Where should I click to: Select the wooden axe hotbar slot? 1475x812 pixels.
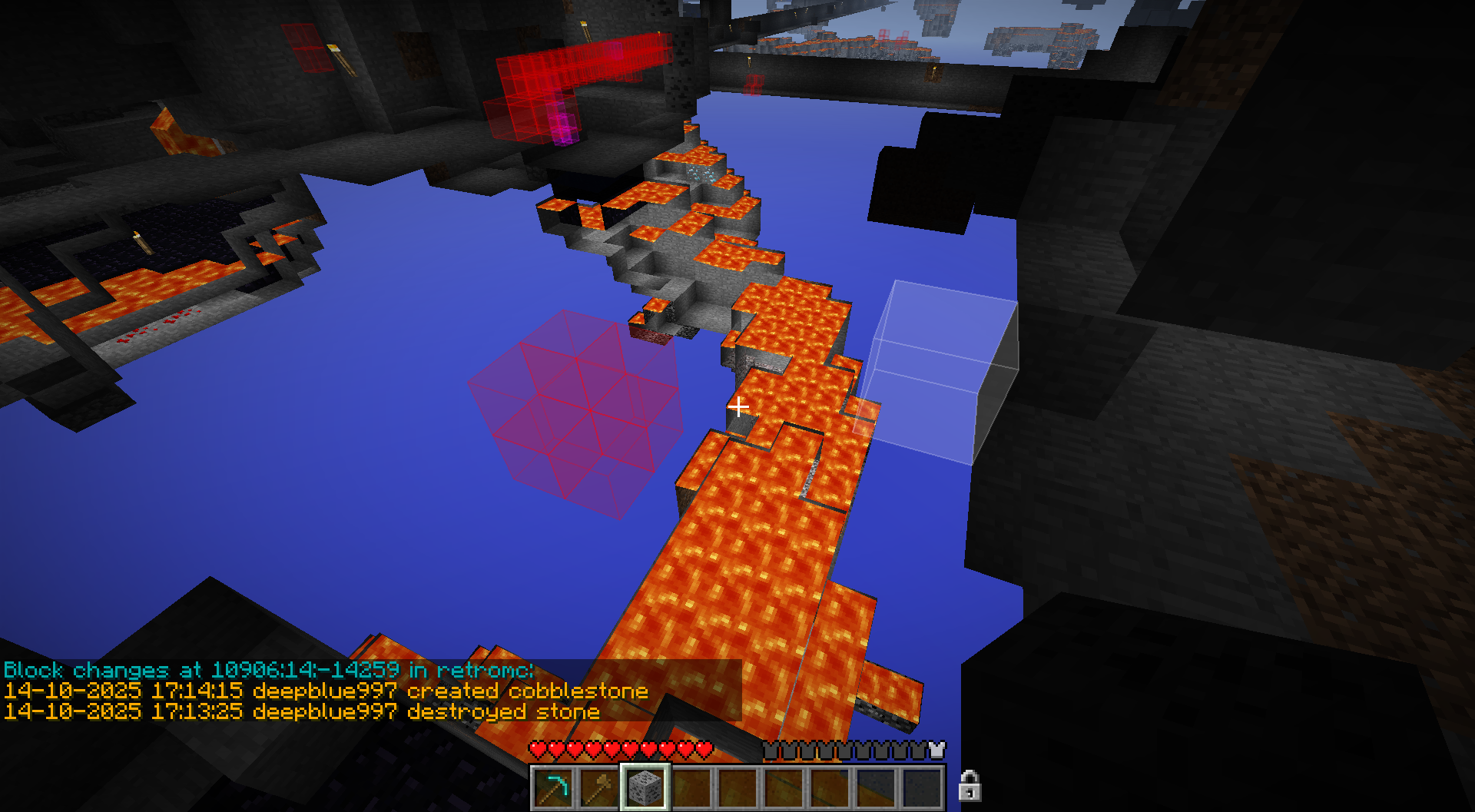coord(598,787)
